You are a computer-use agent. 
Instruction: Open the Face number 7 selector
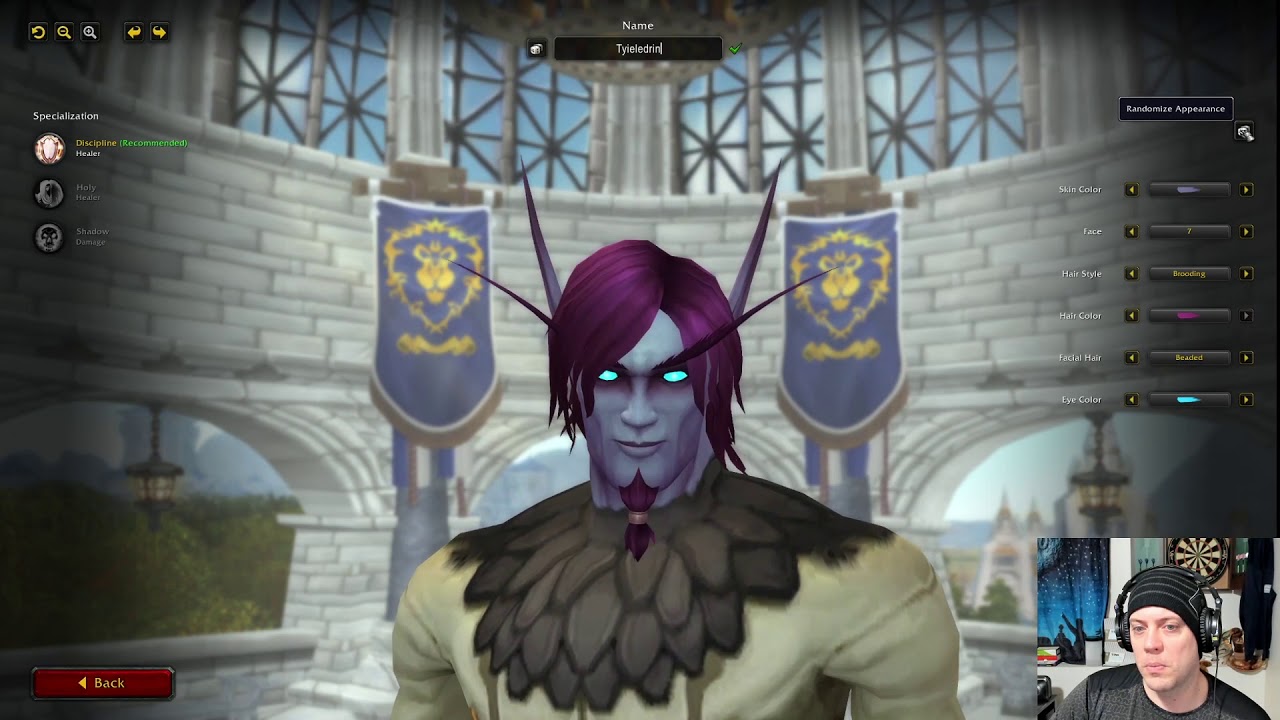coord(1189,231)
